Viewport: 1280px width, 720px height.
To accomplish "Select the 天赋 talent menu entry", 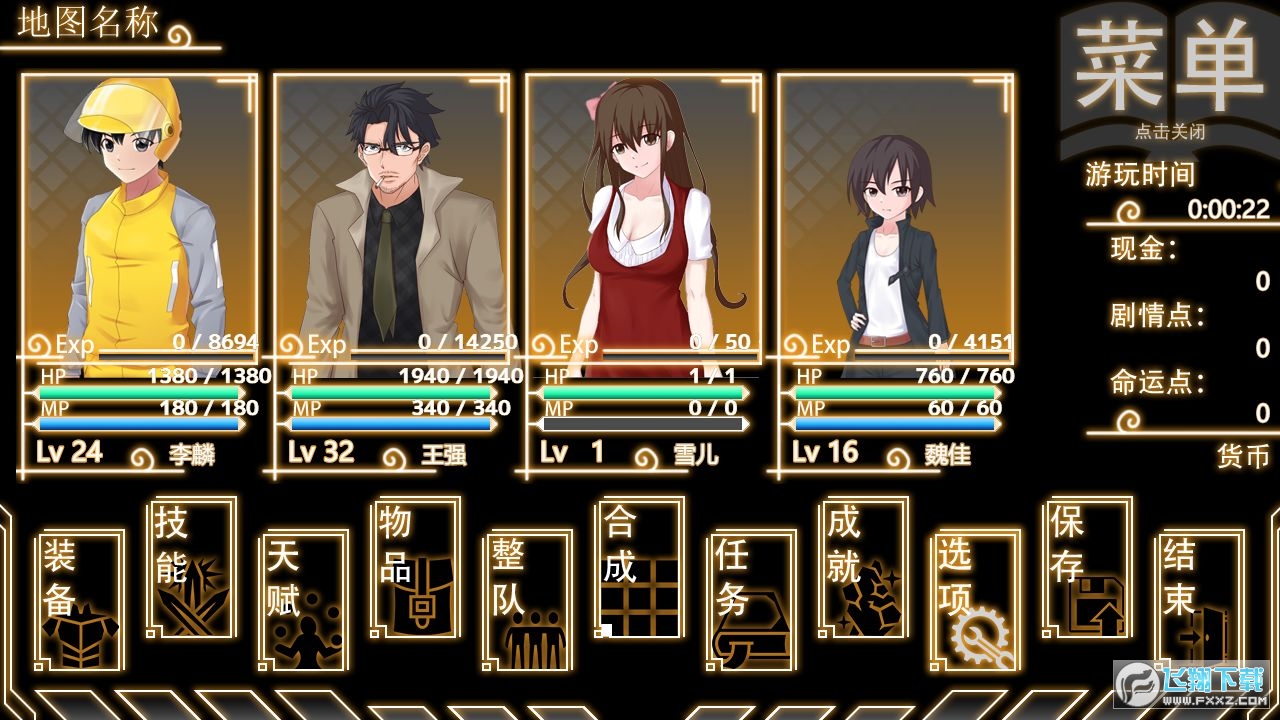I will coord(304,600).
